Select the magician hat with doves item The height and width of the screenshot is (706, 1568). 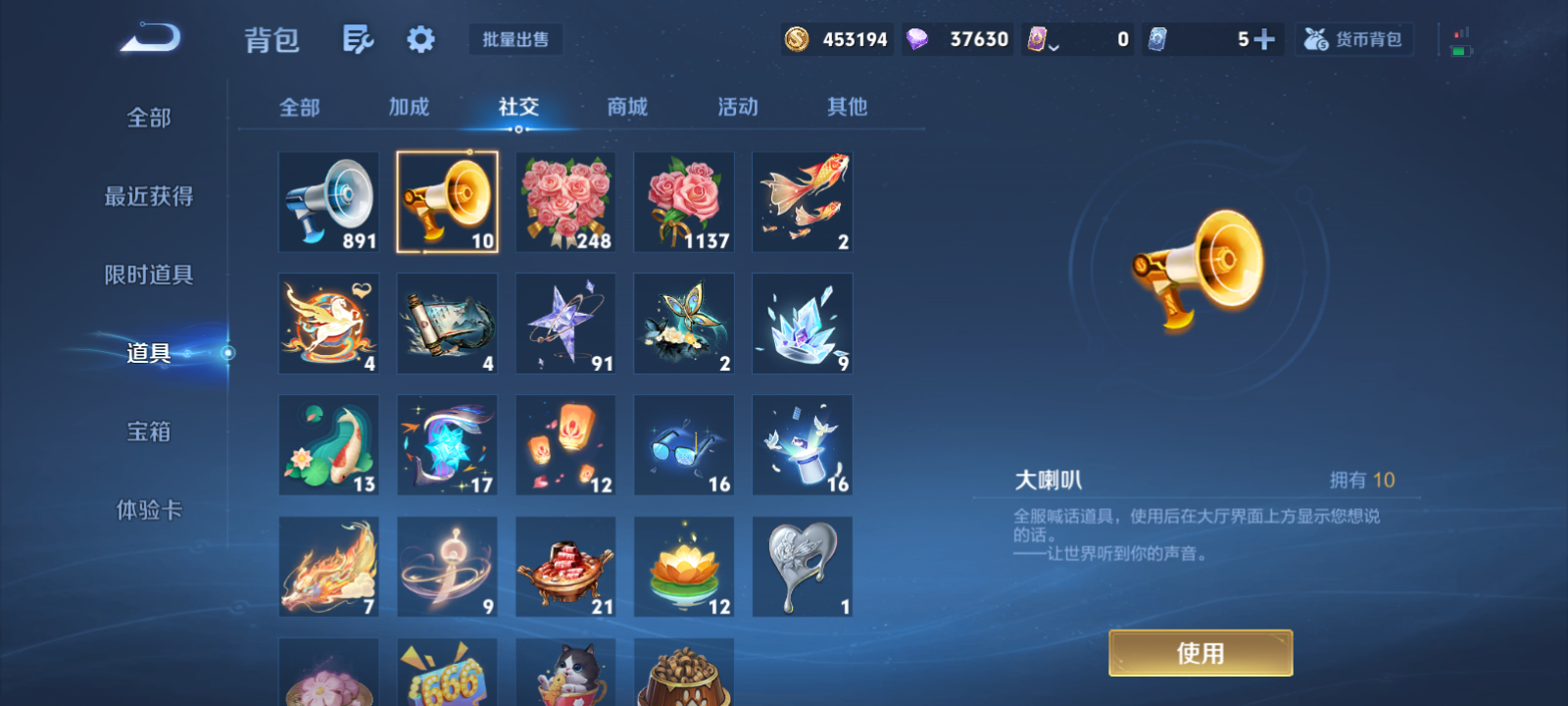pyautogui.click(x=803, y=444)
